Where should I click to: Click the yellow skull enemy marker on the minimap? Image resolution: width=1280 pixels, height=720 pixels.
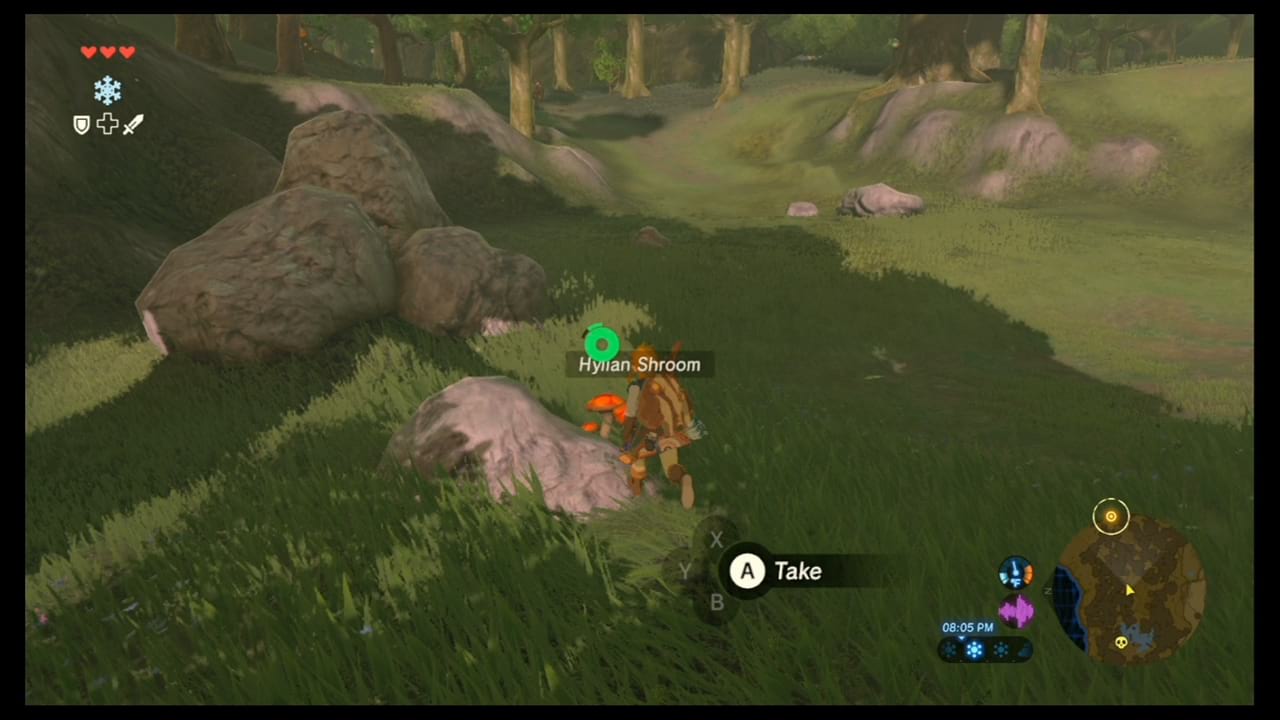[1124, 643]
